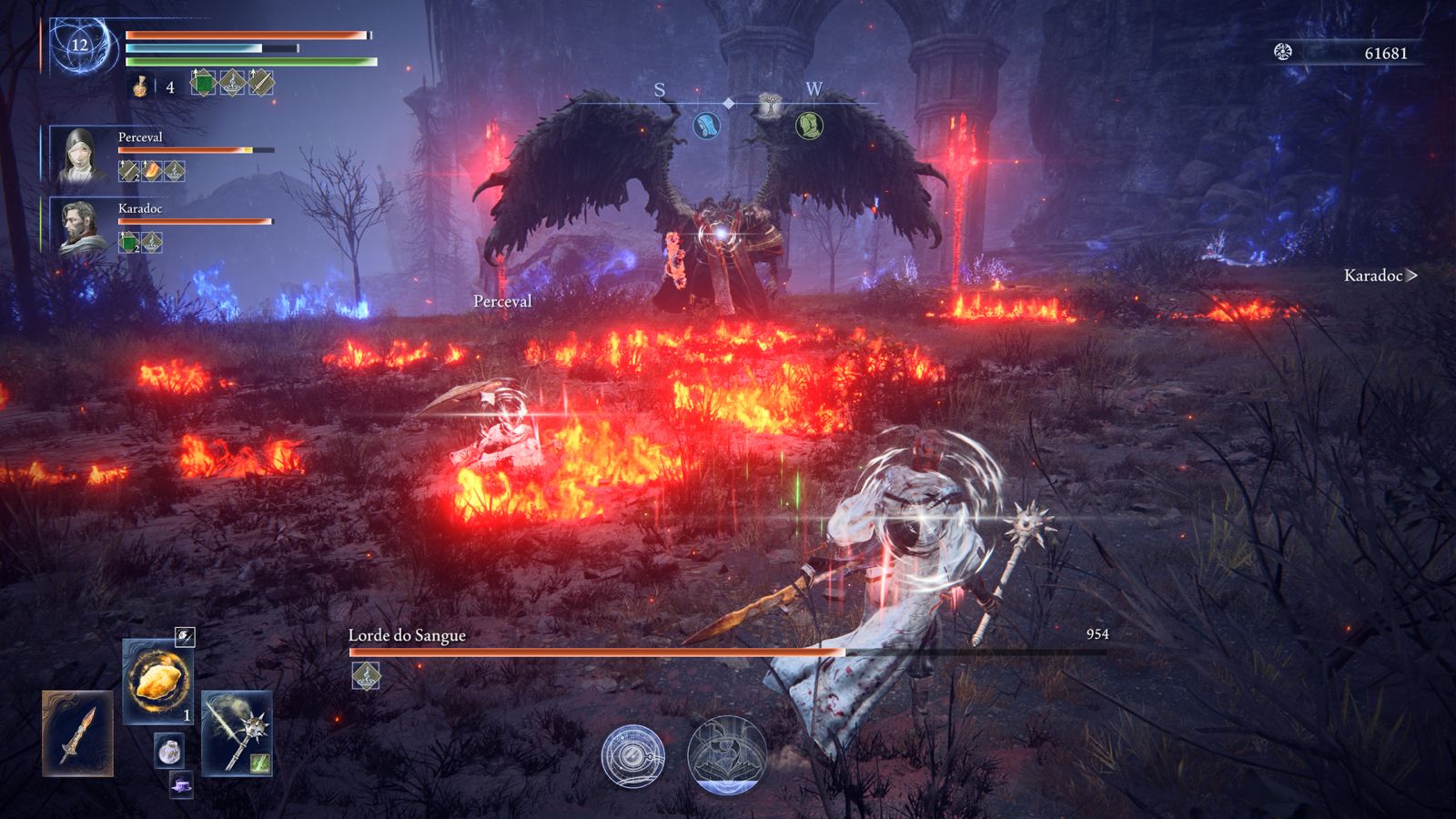
Task: Click the green skill icon on the mace slot
Action: click(259, 763)
